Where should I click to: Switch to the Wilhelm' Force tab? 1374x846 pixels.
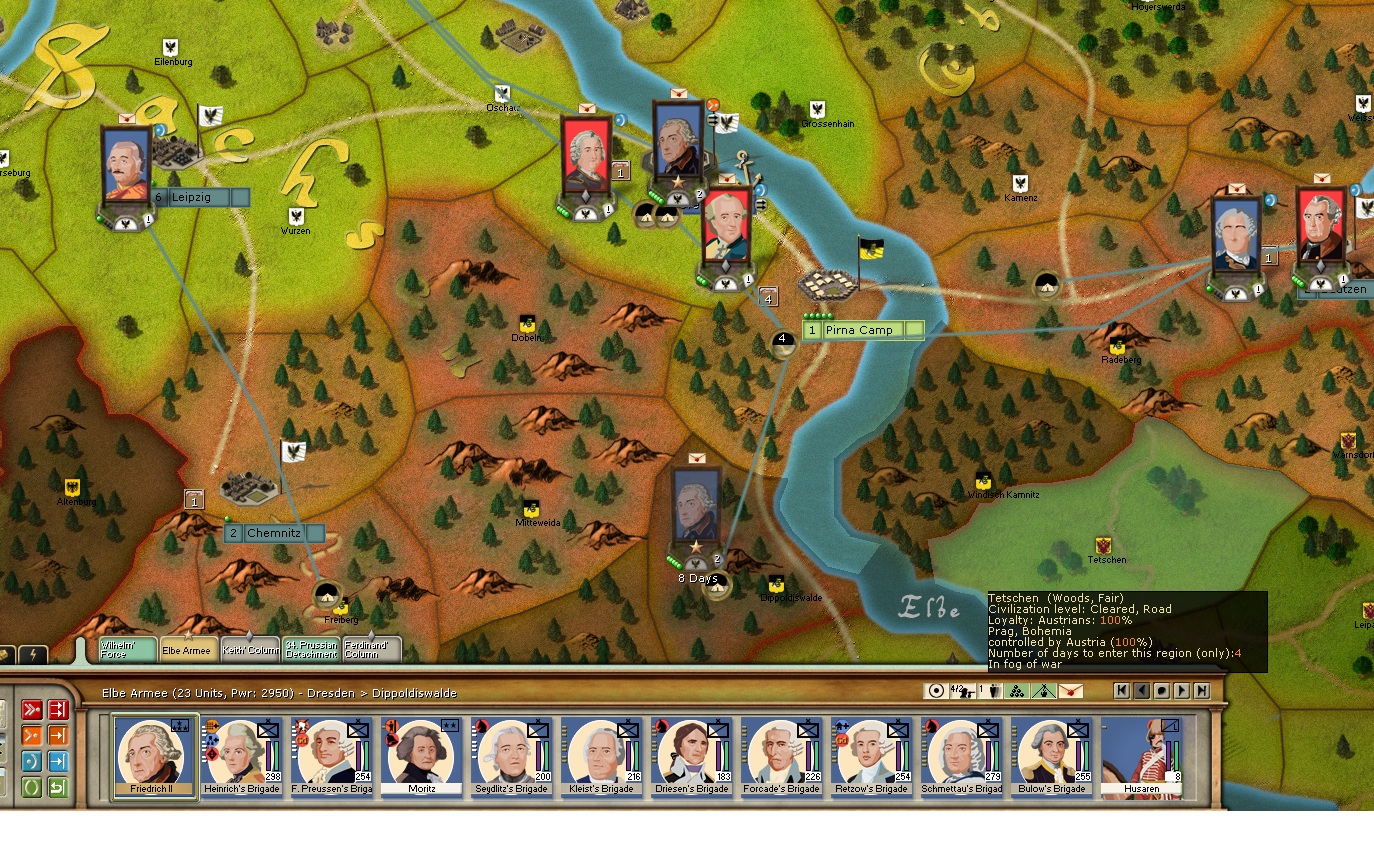pyautogui.click(x=128, y=649)
